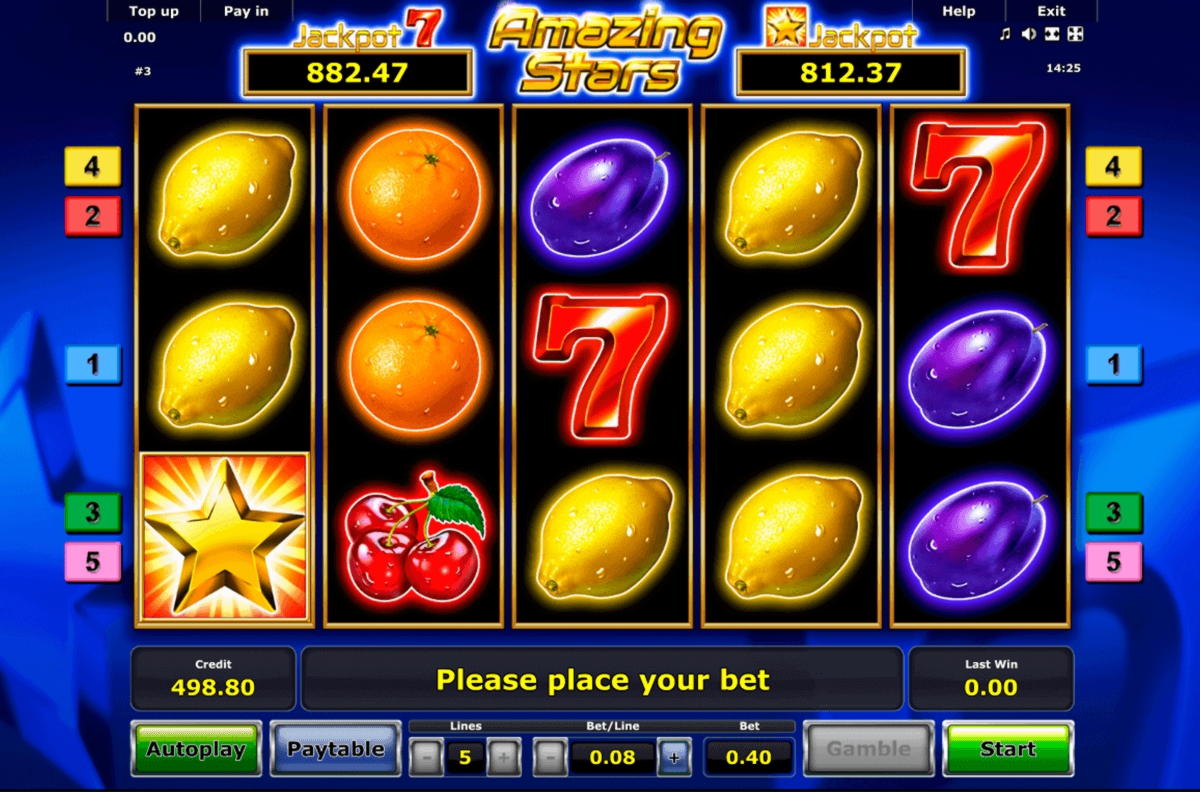Exit the slot game
This screenshot has width=1200, height=792.
[1051, 11]
